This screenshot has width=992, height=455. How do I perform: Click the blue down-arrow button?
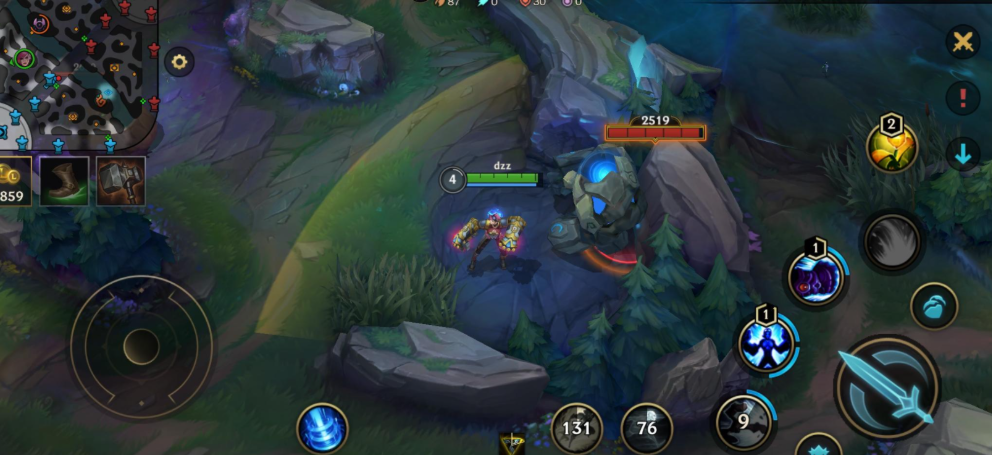coord(963,155)
